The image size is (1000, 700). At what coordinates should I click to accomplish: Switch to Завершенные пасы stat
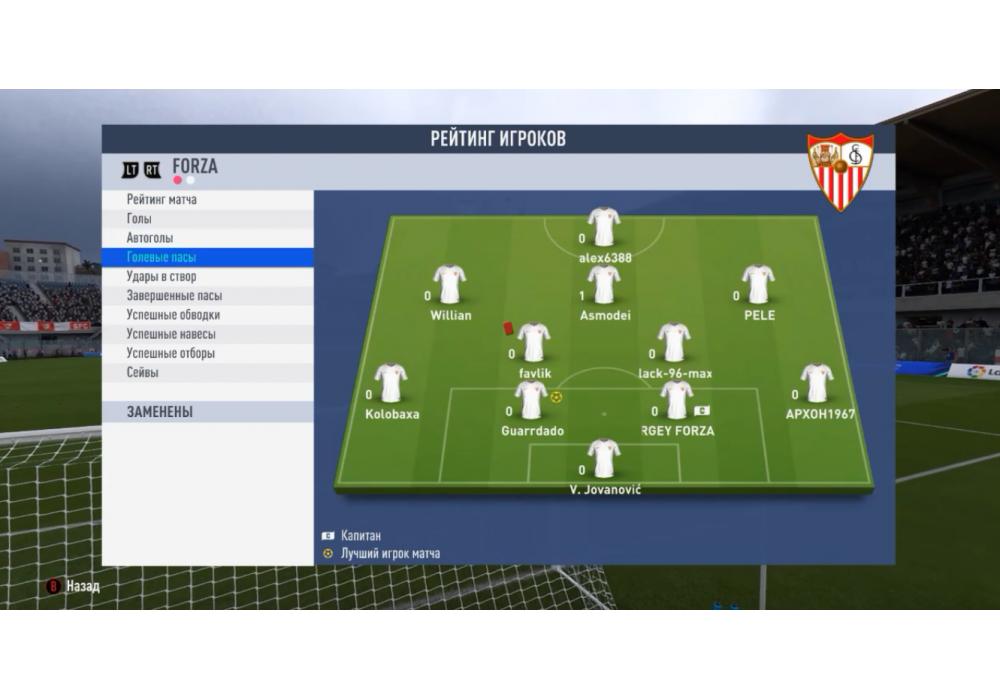[174, 296]
